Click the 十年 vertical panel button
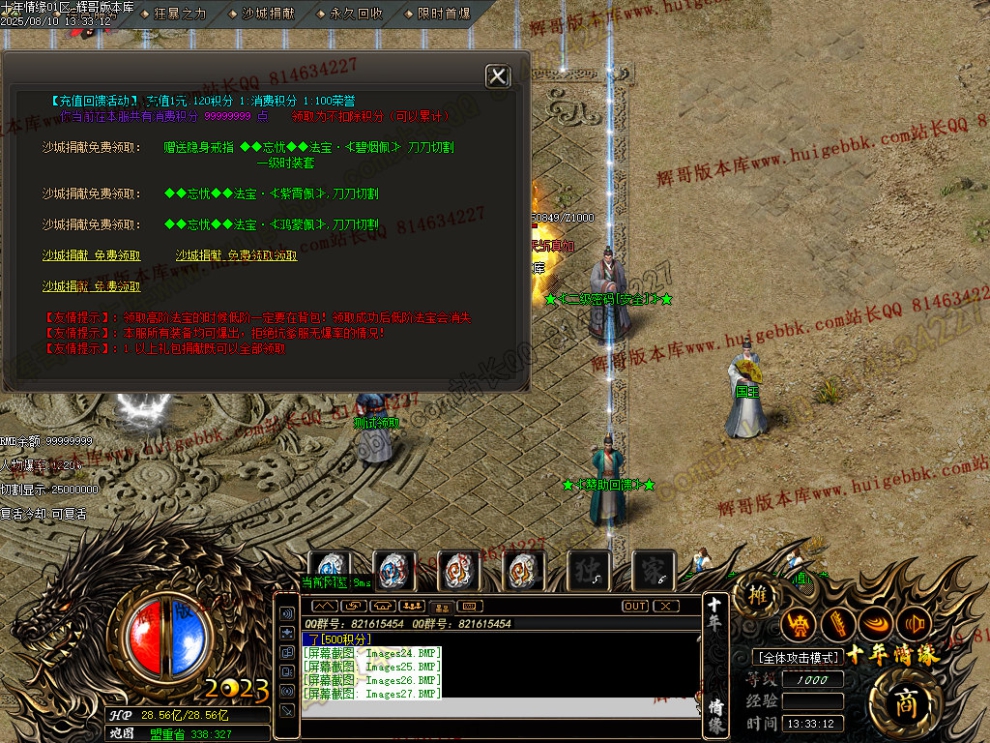Image resolution: width=990 pixels, height=743 pixels. pos(716,619)
